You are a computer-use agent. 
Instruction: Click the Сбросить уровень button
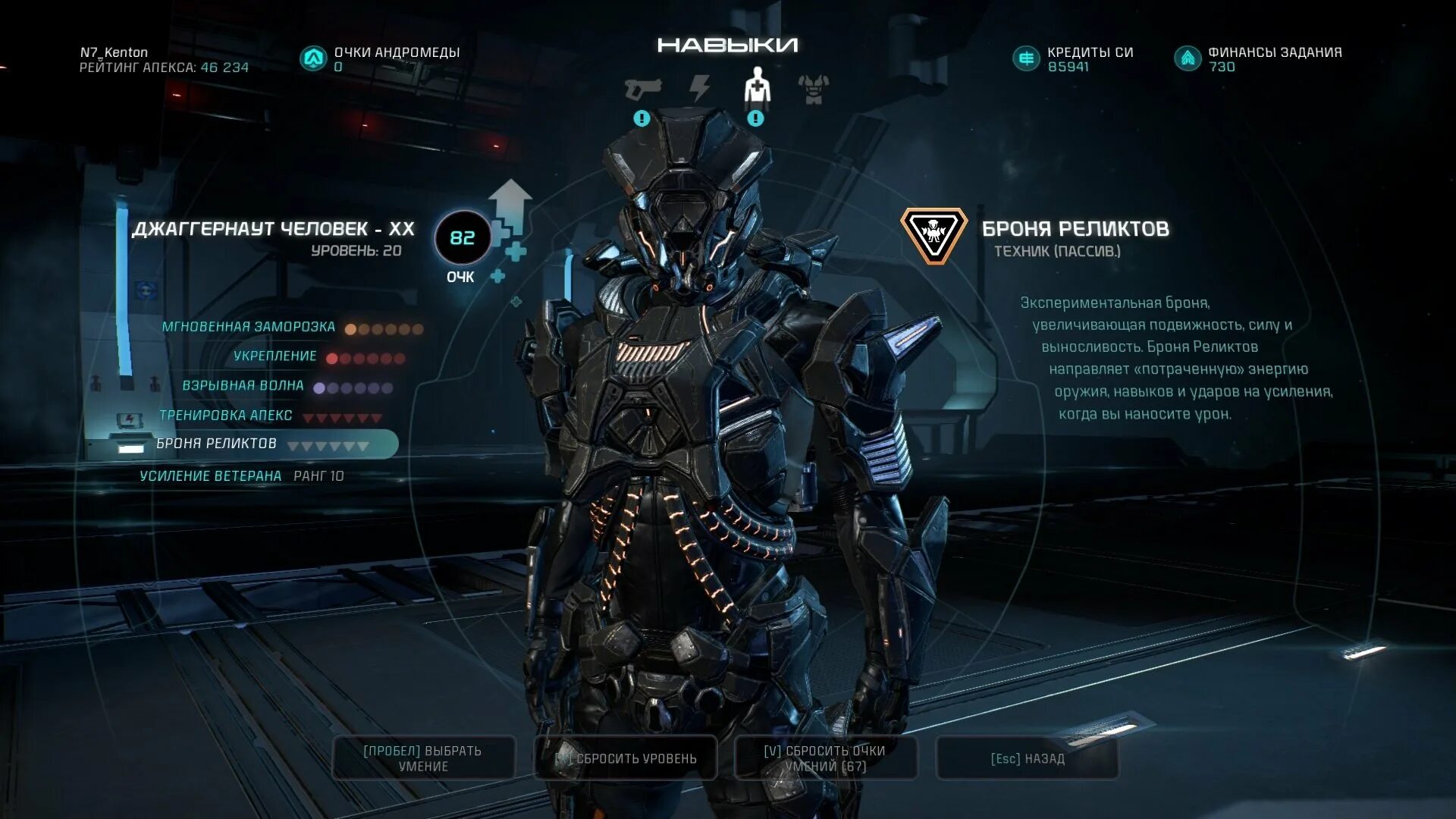[x=626, y=758]
